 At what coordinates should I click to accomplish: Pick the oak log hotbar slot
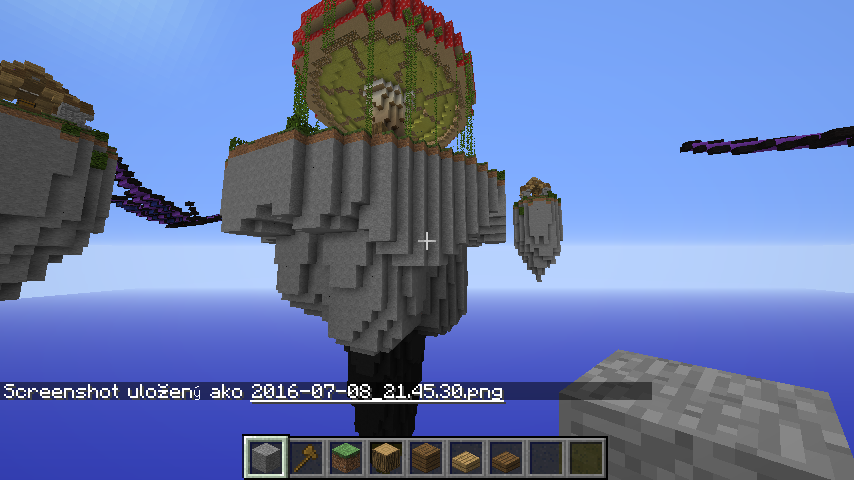[x=386, y=458]
